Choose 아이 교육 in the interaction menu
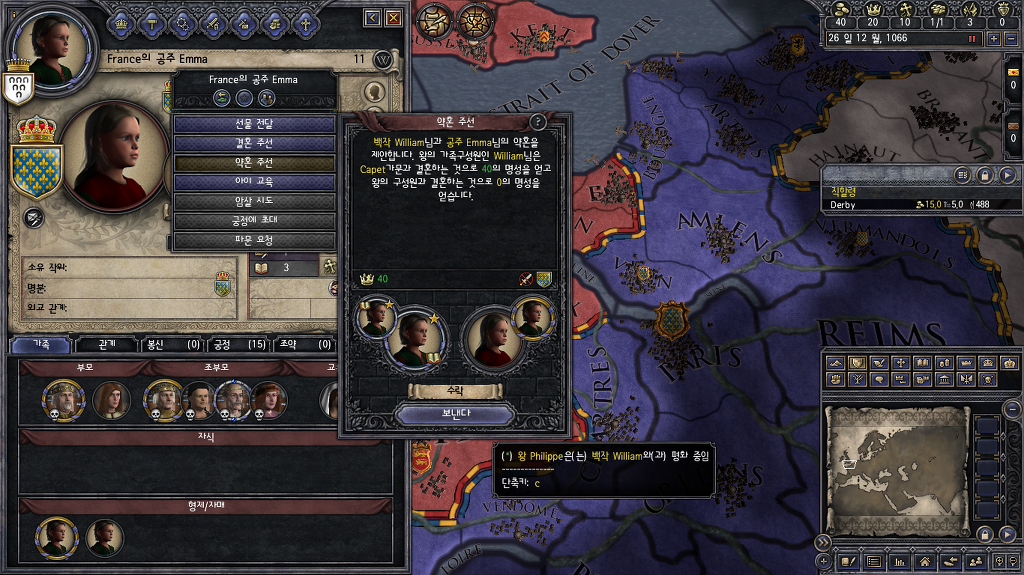The image size is (1024, 575). click(255, 182)
